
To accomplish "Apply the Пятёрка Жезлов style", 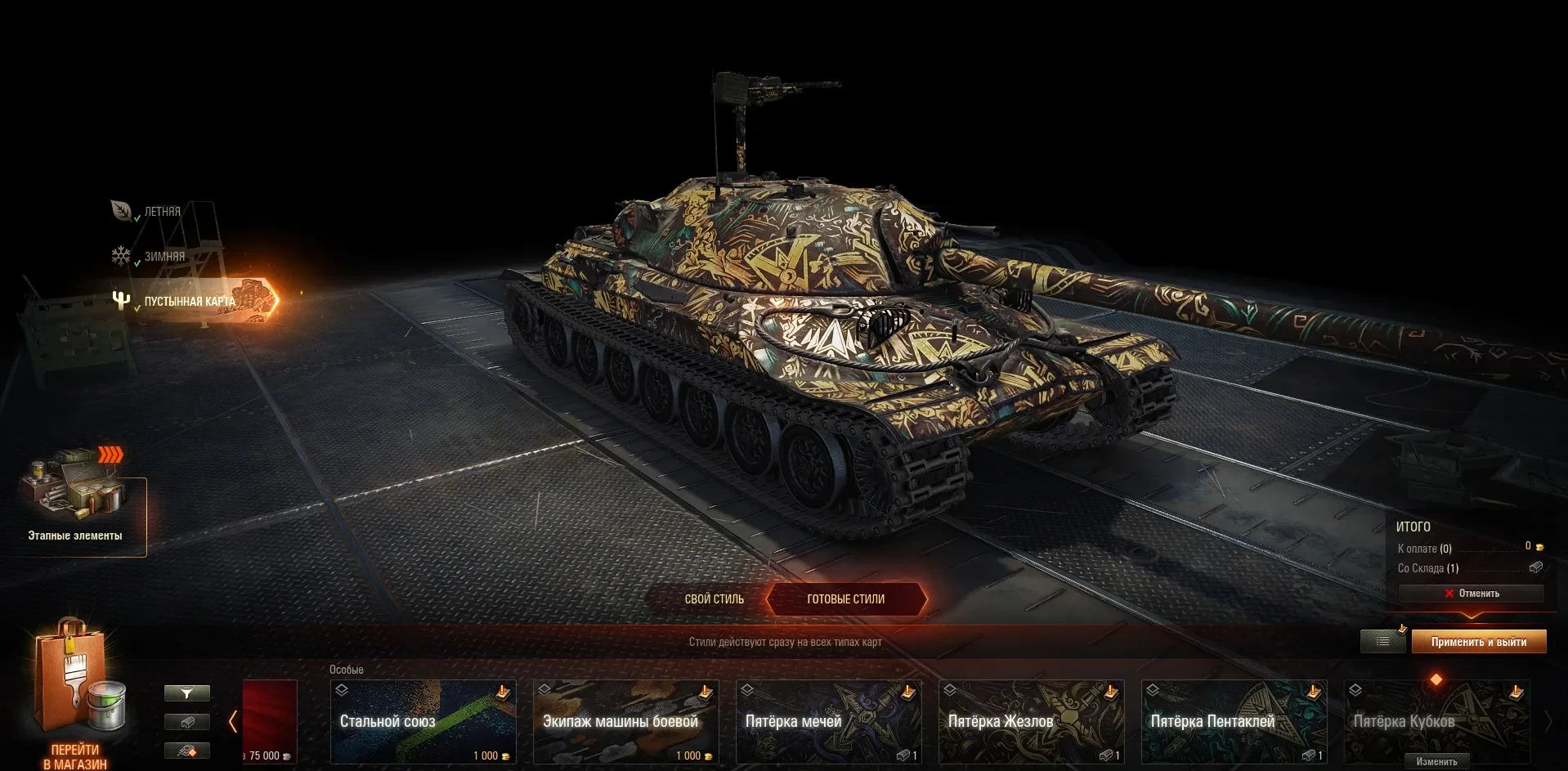I will coord(1031,722).
